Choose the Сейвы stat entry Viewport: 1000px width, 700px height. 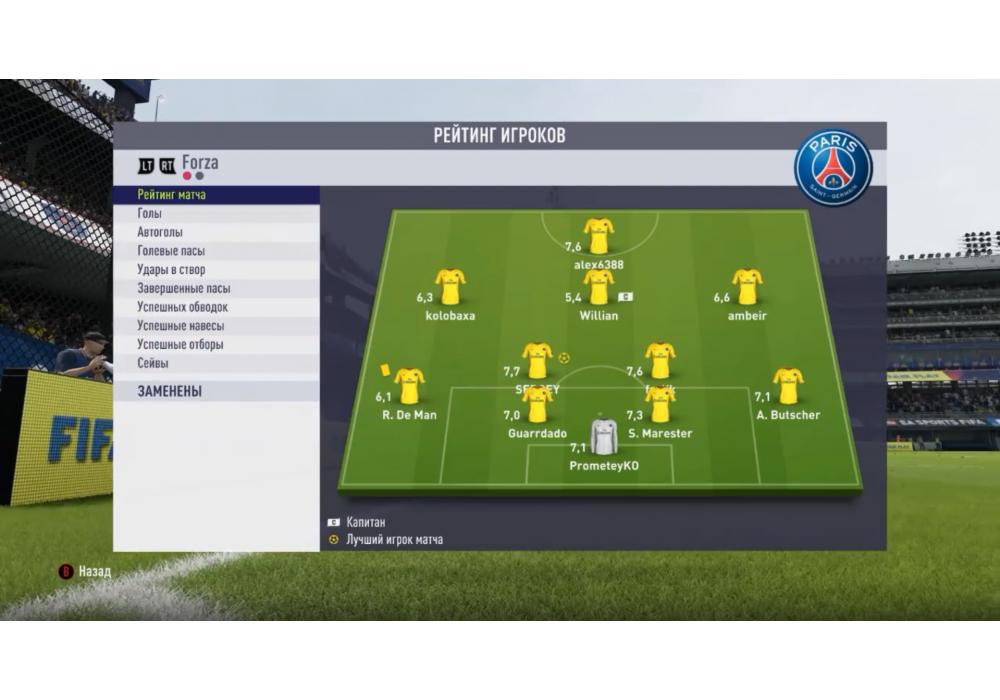153,364
